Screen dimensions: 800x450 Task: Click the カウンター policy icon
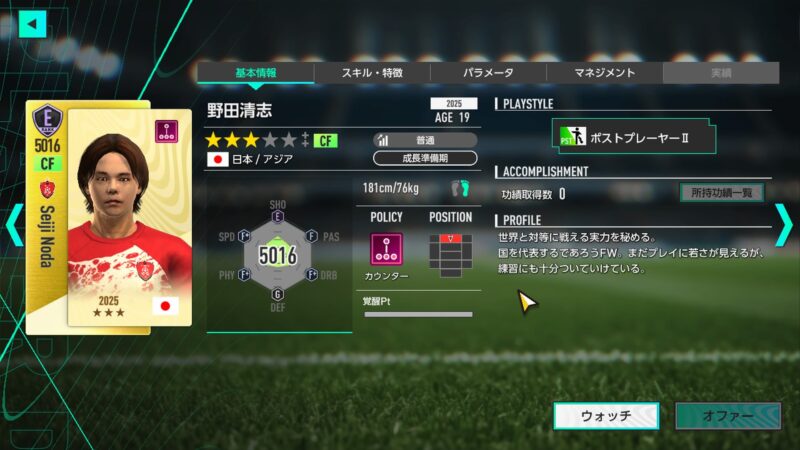pos(386,249)
